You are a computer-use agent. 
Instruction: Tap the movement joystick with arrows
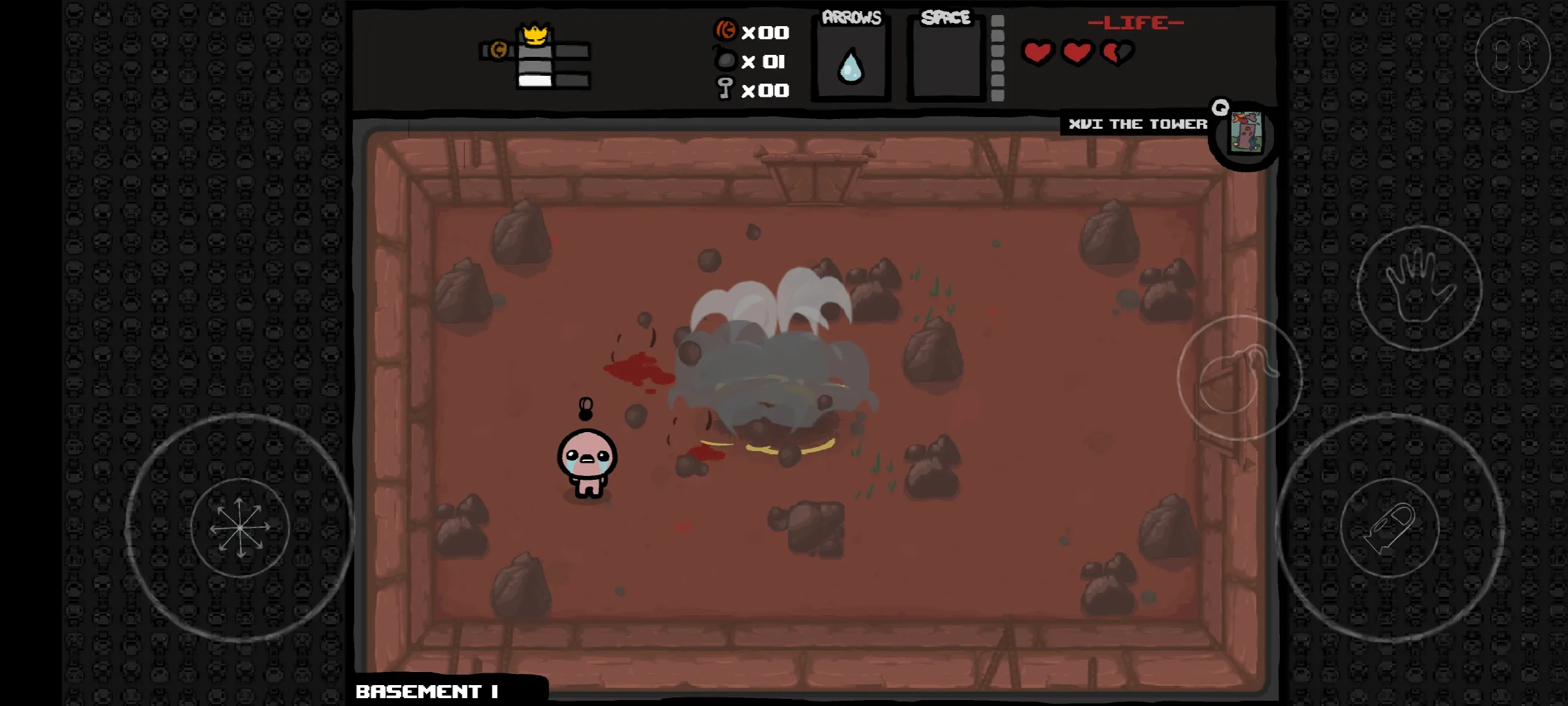pos(240,527)
